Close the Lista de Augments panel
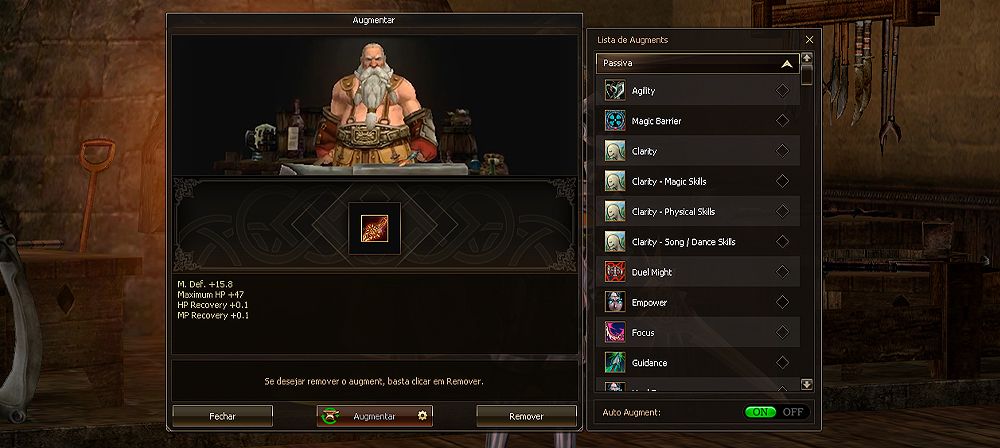 click(x=809, y=40)
